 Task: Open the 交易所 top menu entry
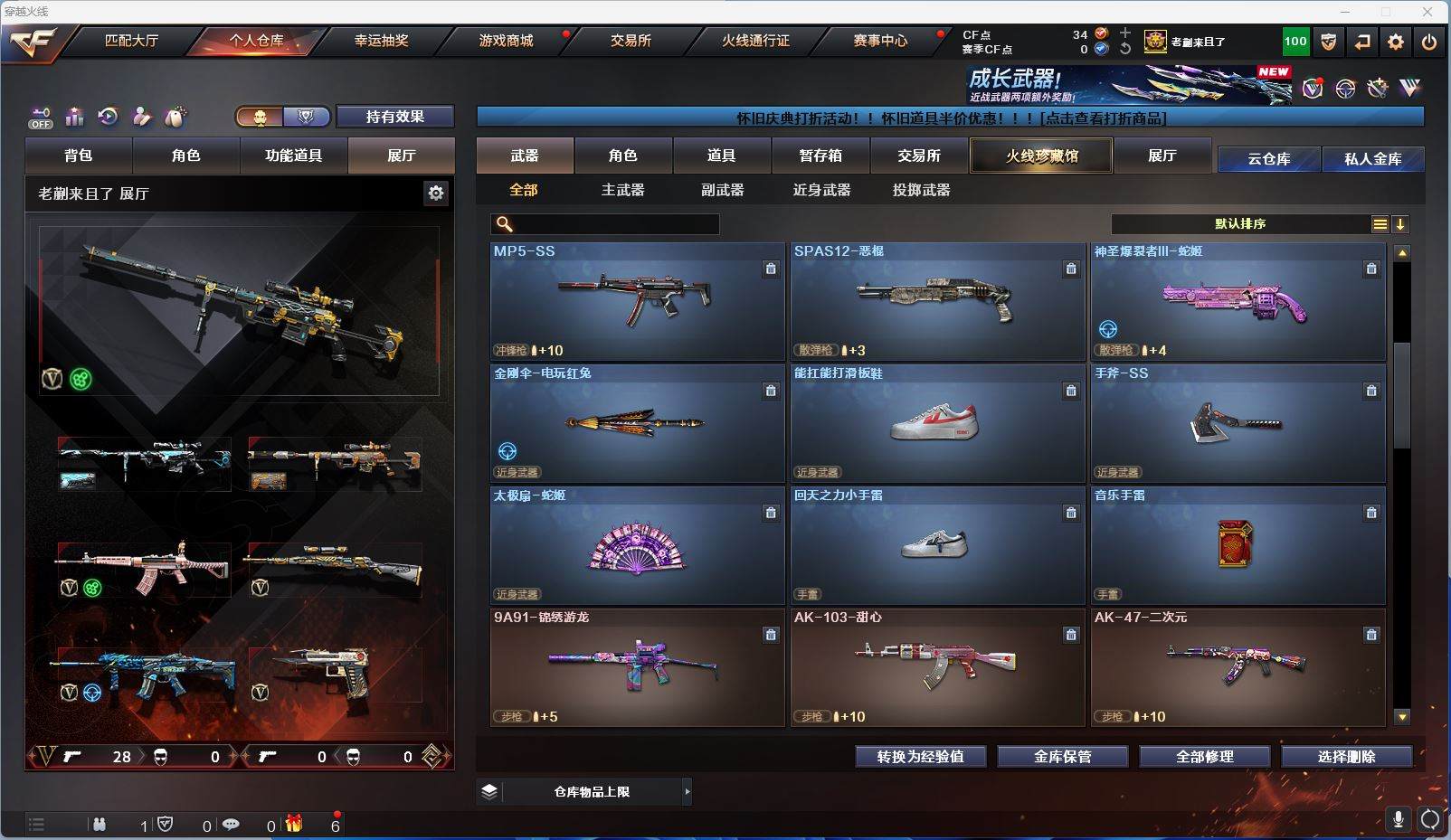click(x=631, y=41)
